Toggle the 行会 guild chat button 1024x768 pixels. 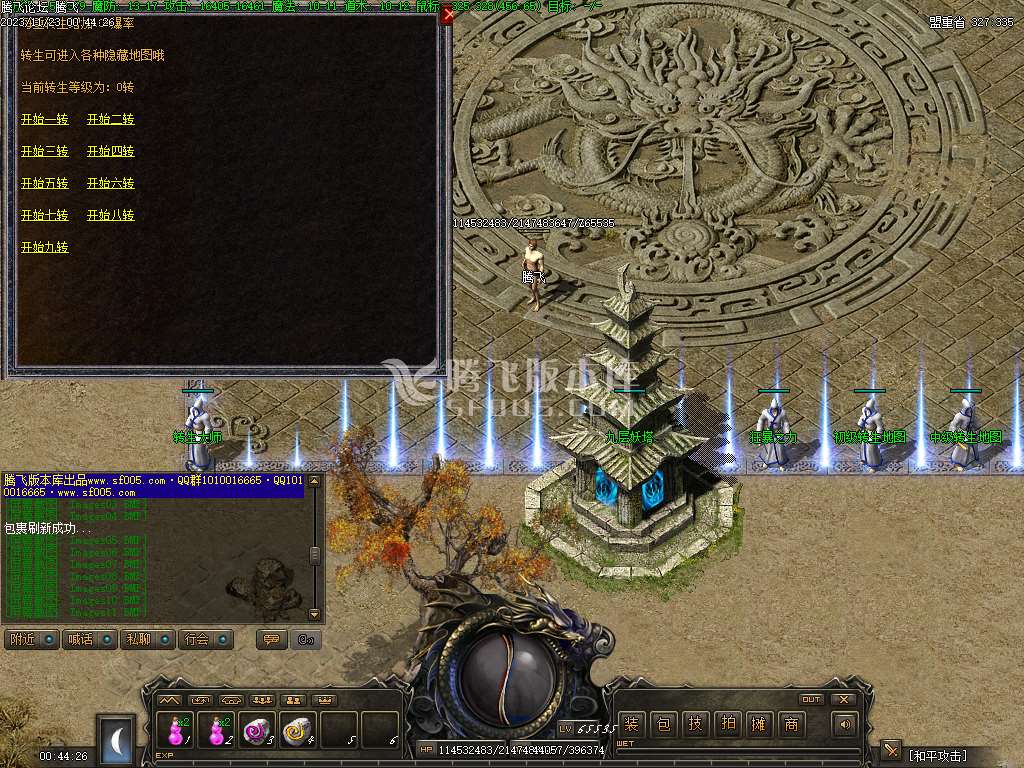pyautogui.click(x=206, y=639)
